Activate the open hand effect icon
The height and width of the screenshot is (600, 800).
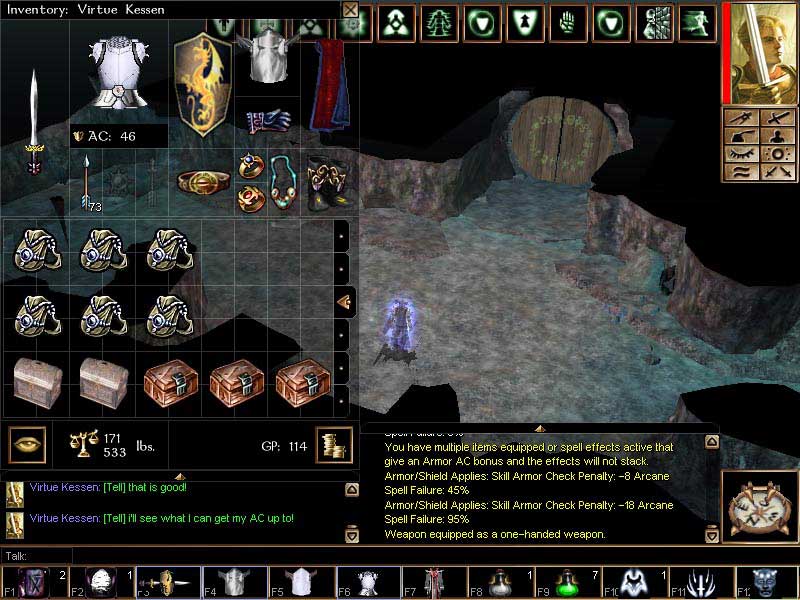[x=567, y=21]
